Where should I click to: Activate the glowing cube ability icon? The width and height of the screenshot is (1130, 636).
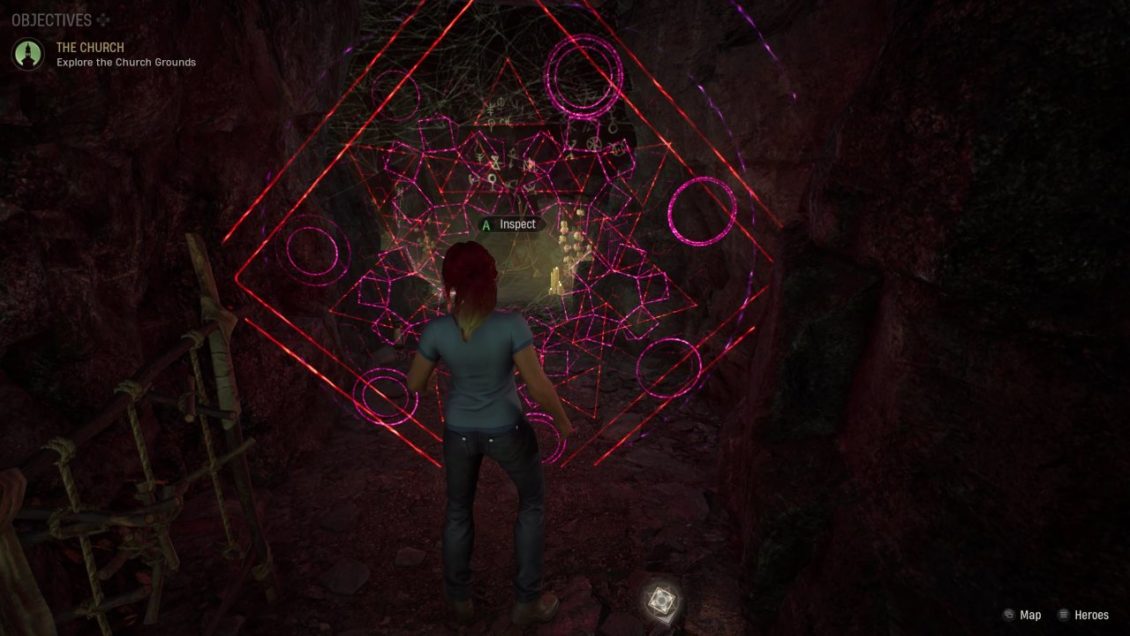(659, 598)
